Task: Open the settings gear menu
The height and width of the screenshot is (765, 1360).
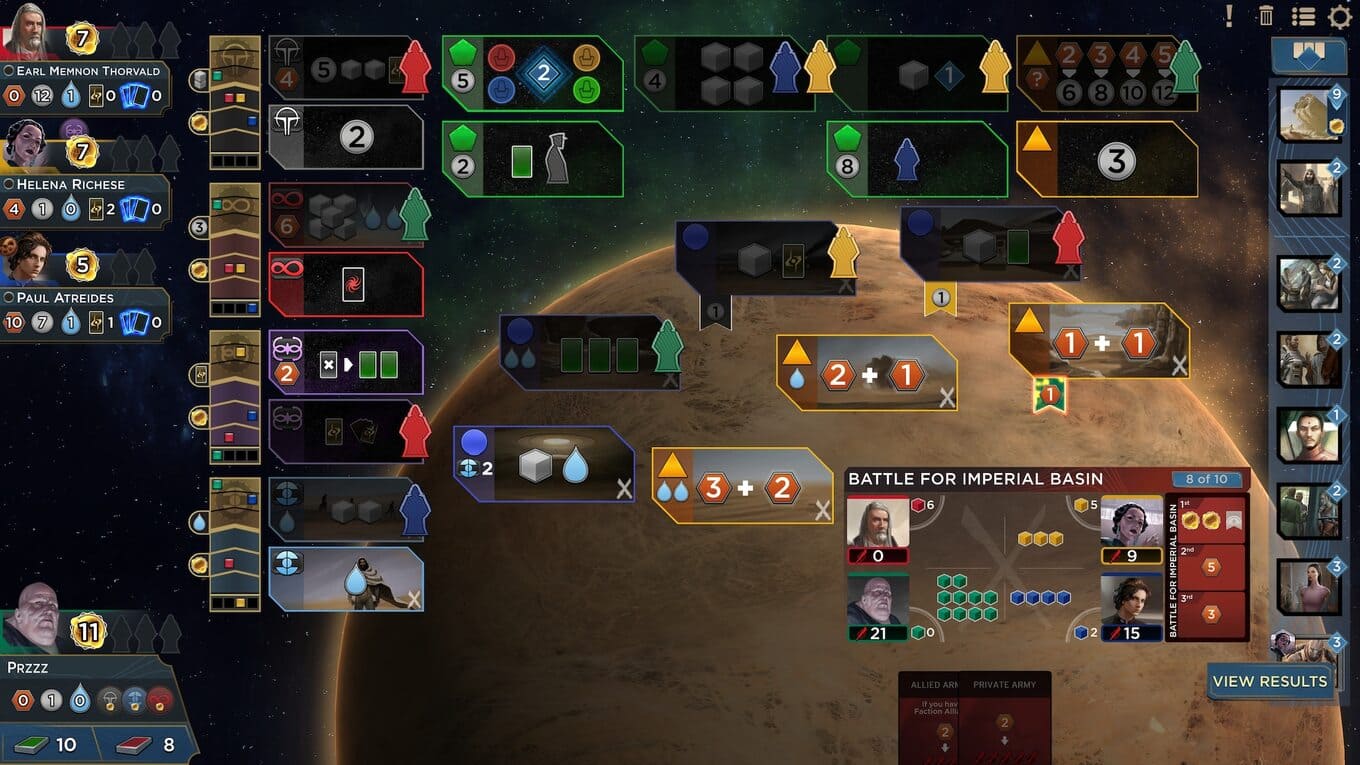Action: point(1339,16)
